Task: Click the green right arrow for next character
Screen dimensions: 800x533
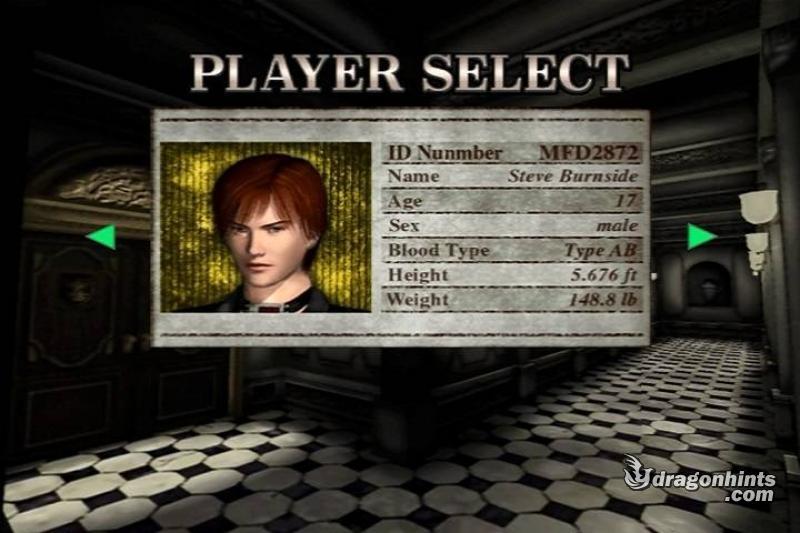Action: 701,237
